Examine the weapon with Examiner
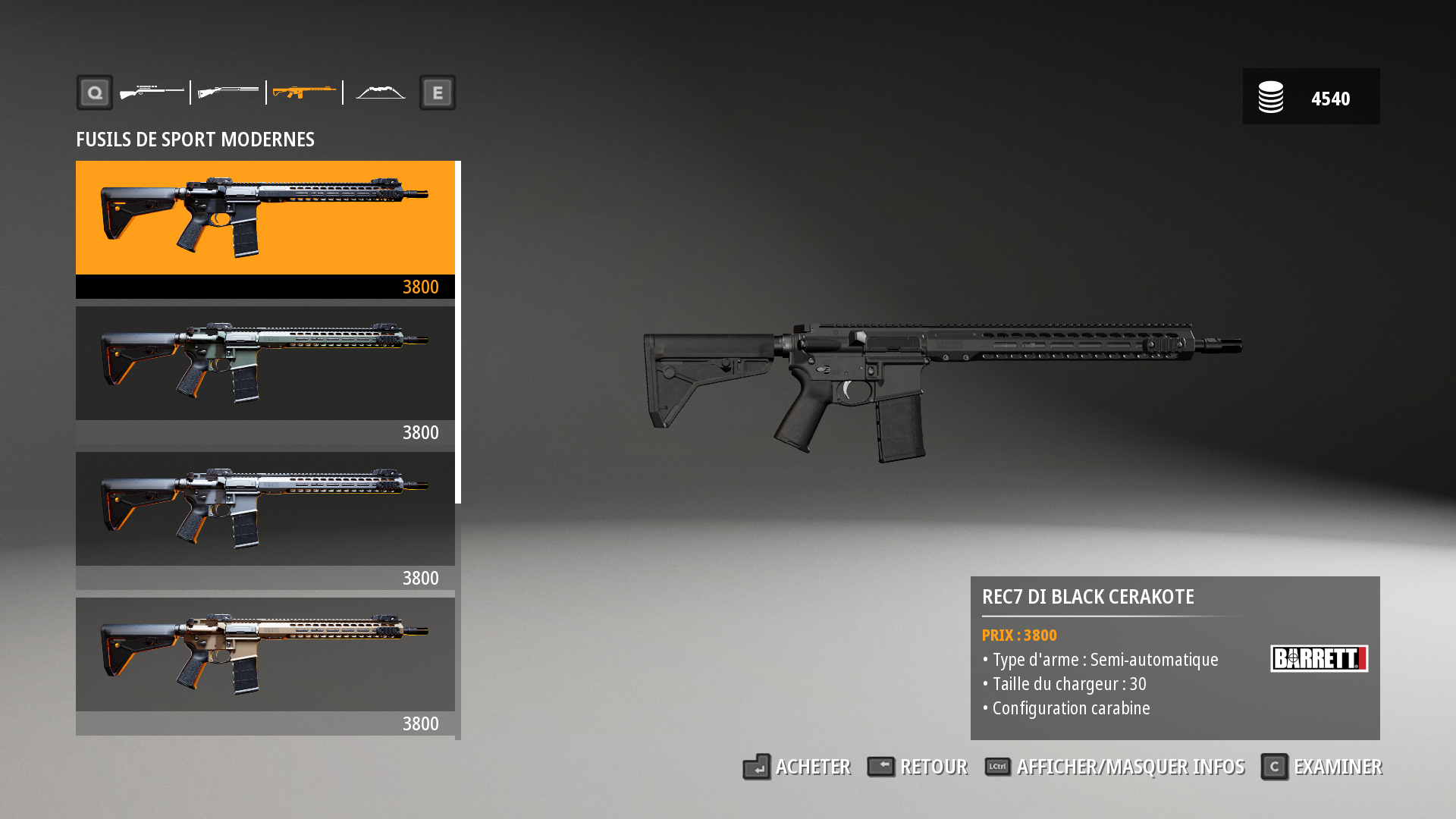This screenshot has height=819, width=1456. tap(1322, 767)
